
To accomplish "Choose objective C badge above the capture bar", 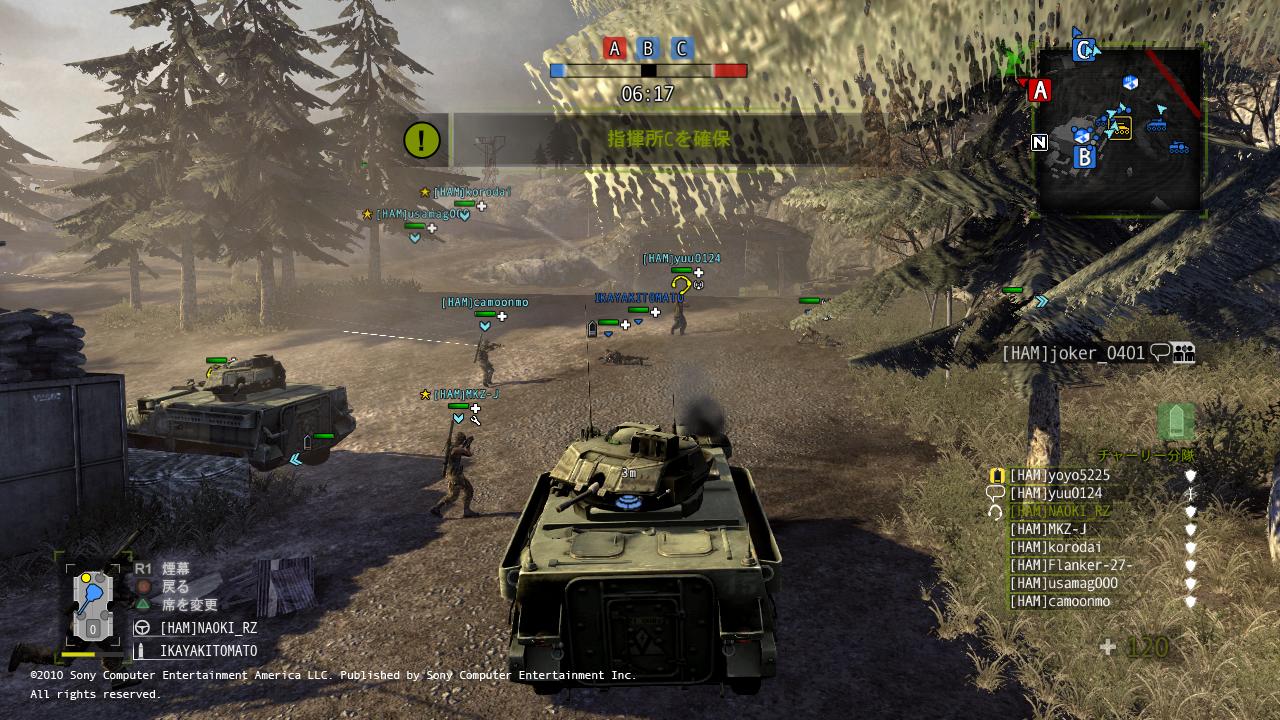I will pos(681,48).
